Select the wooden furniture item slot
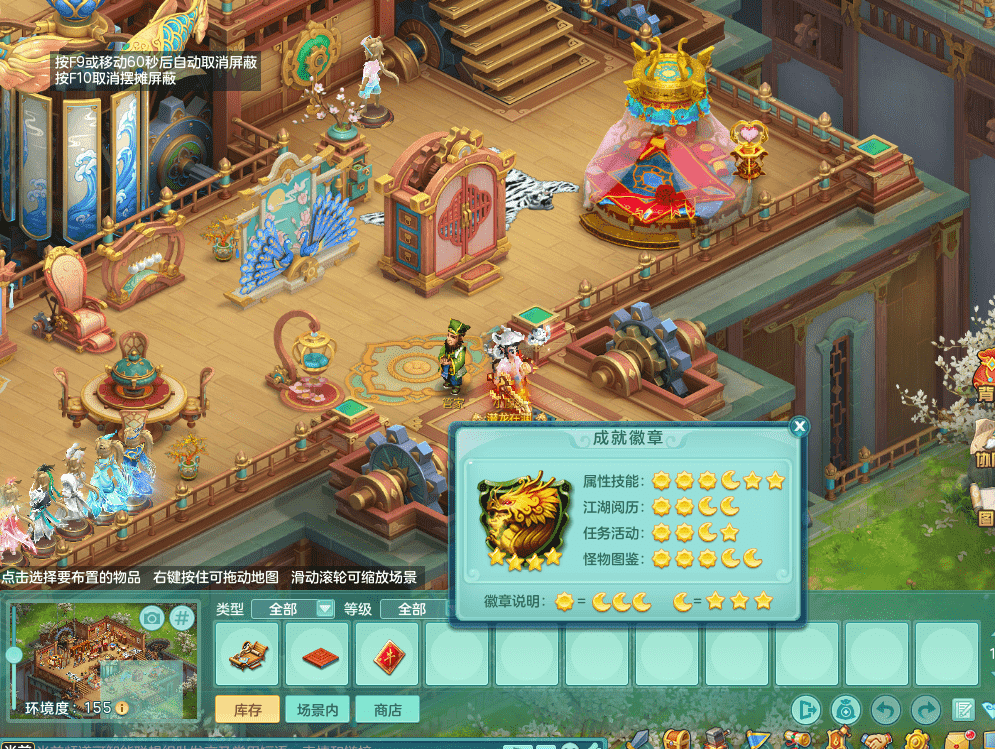995x749 pixels. tap(247, 655)
